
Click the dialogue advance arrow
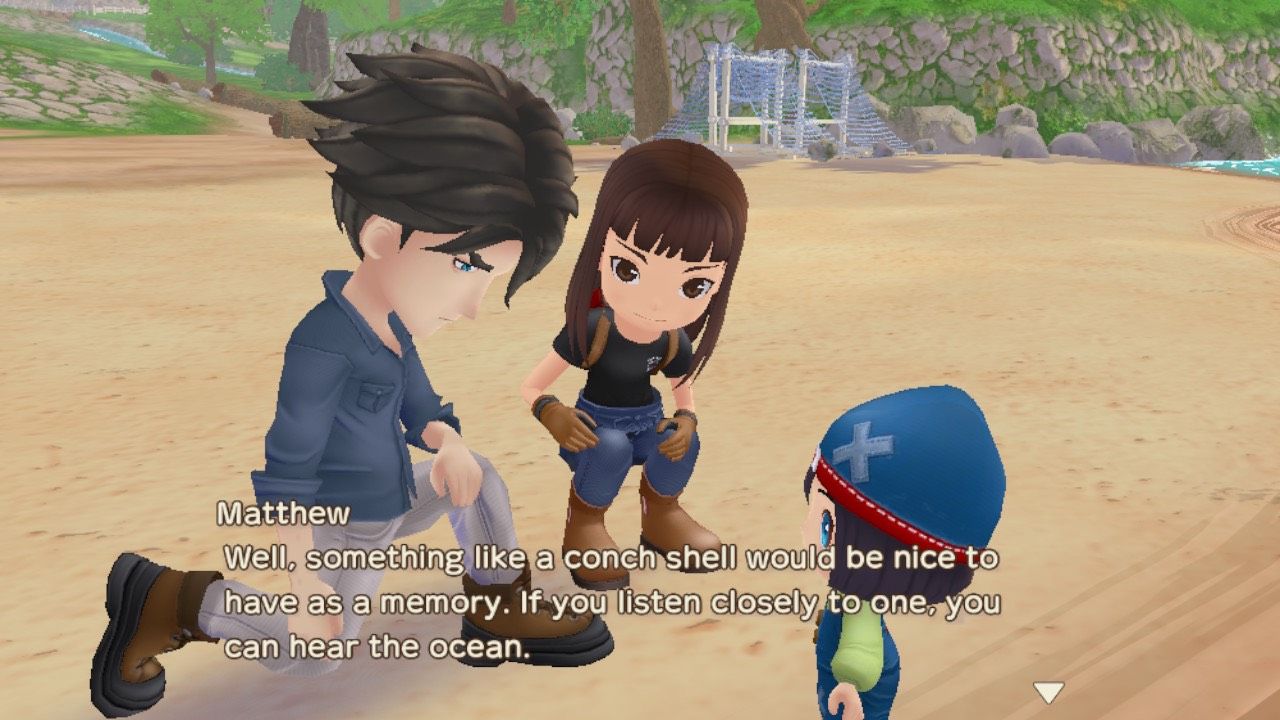coord(1046,689)
